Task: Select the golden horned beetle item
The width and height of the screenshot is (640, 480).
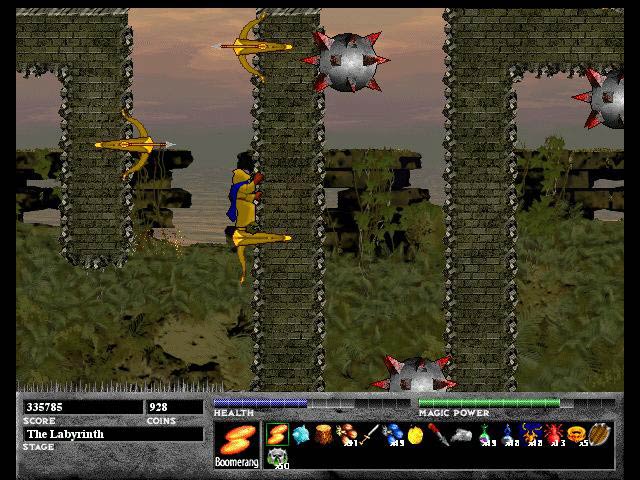Action: 530,435
